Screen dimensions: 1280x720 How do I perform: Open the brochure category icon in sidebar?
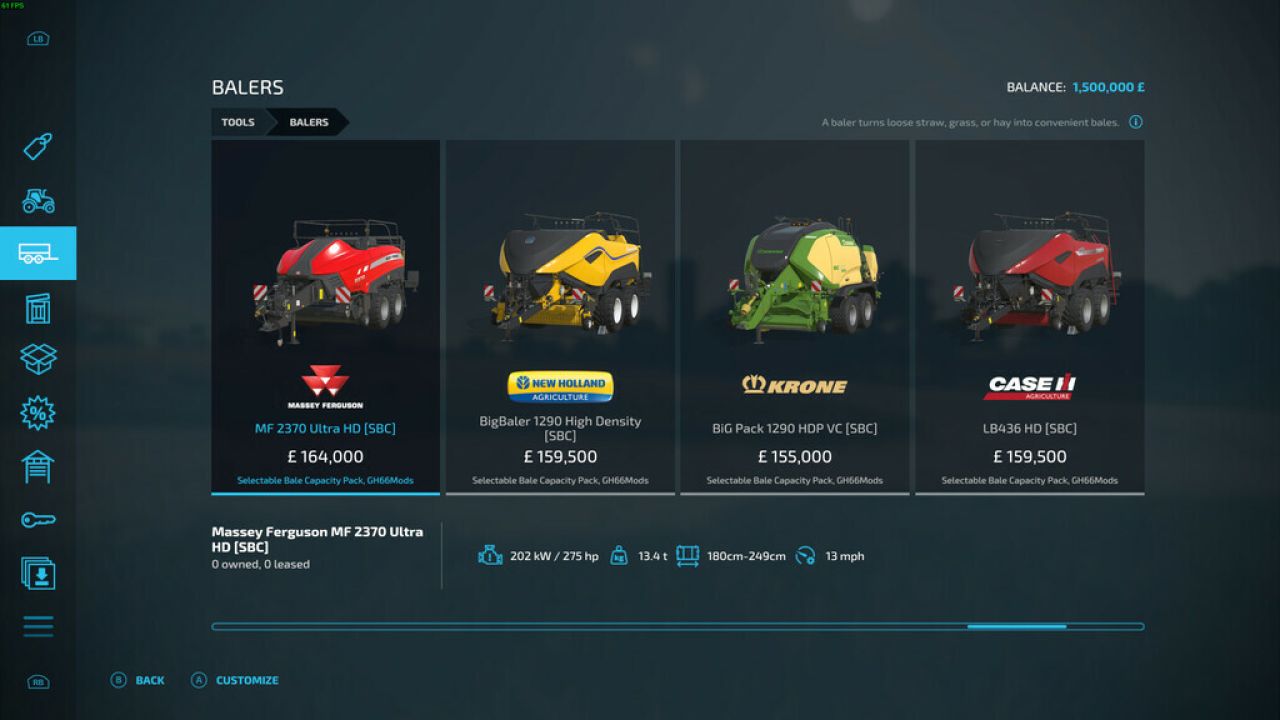pyautogui.click(x=38, y=307)
